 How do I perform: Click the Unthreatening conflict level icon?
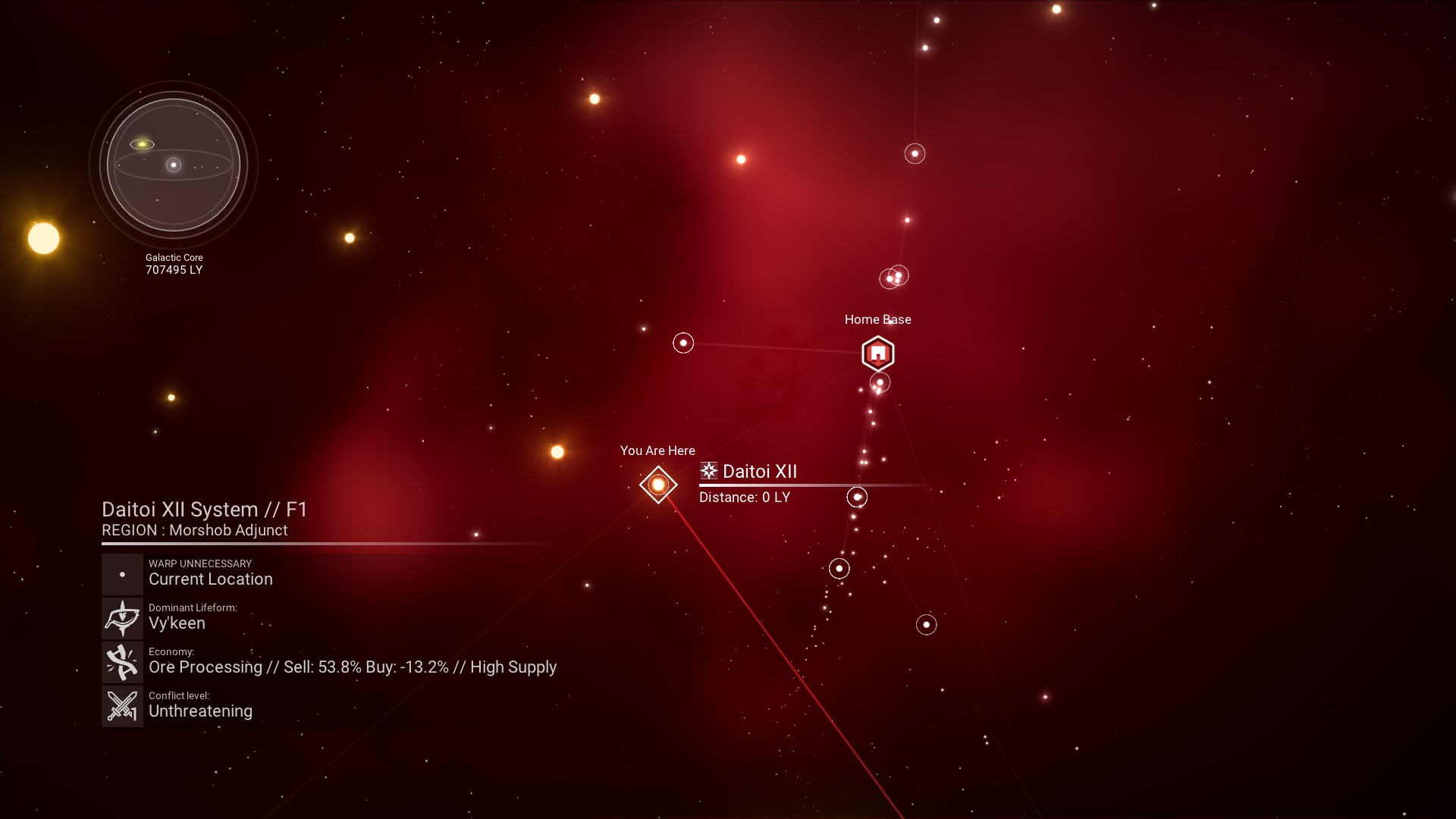pos(122,706)
